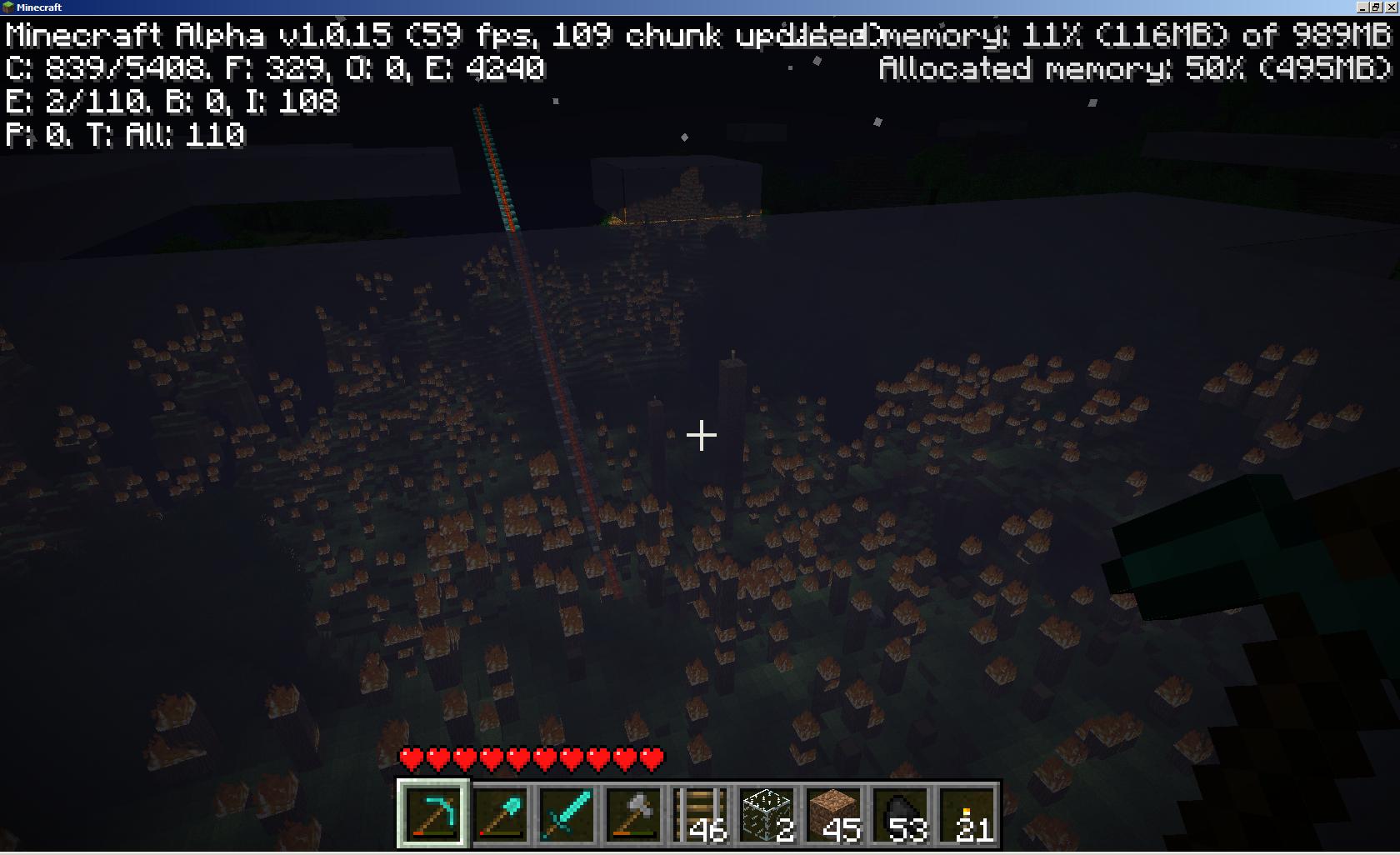Select the torch stack in the hotbar
Image resolution: width=1400 pixels, height=855 pixels.
coord(967,813)
